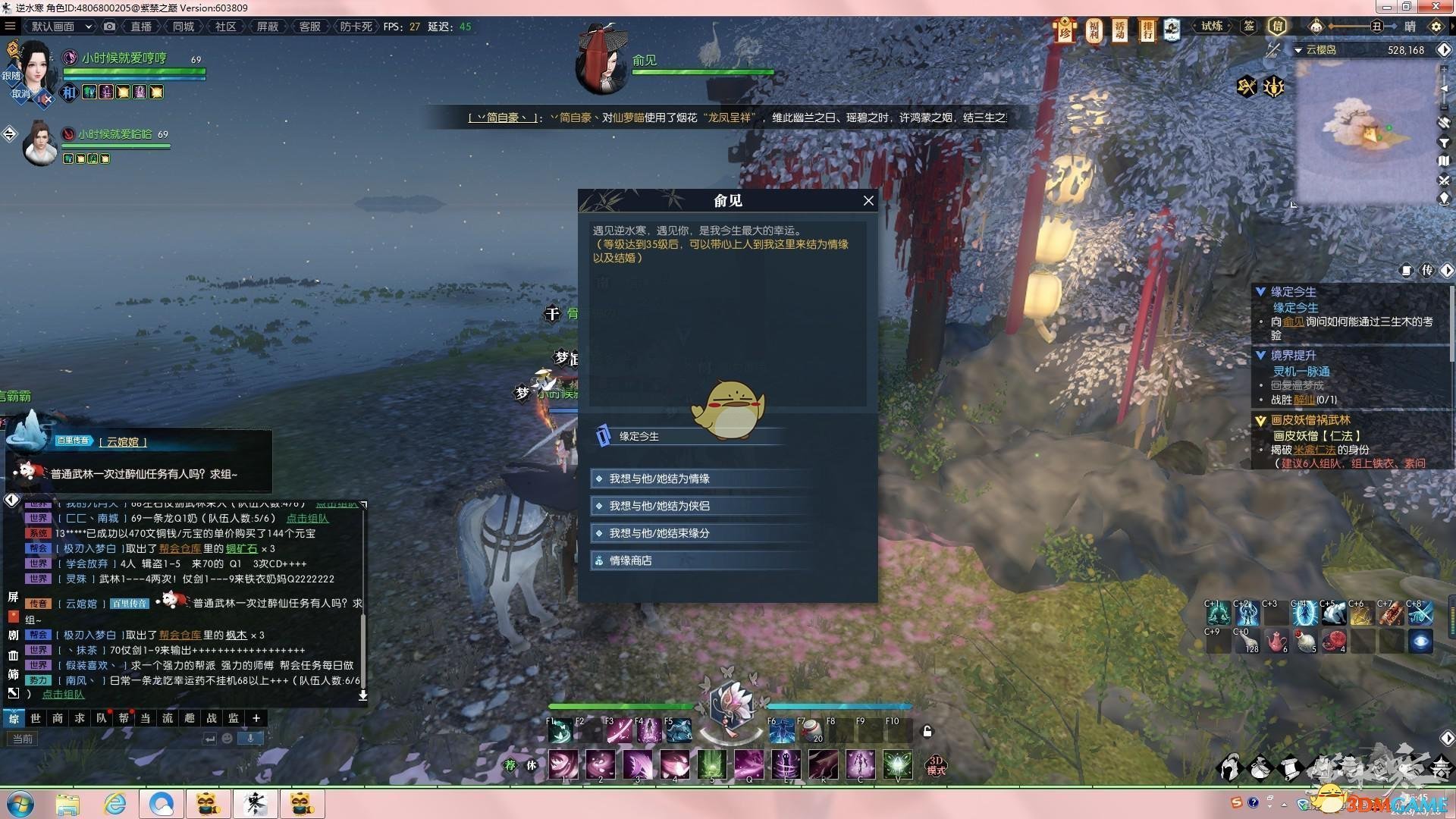Open the 情缘商店 shop
This screenshot has height=819, width=1456.
pyautogui.click(x=630, y=560)
